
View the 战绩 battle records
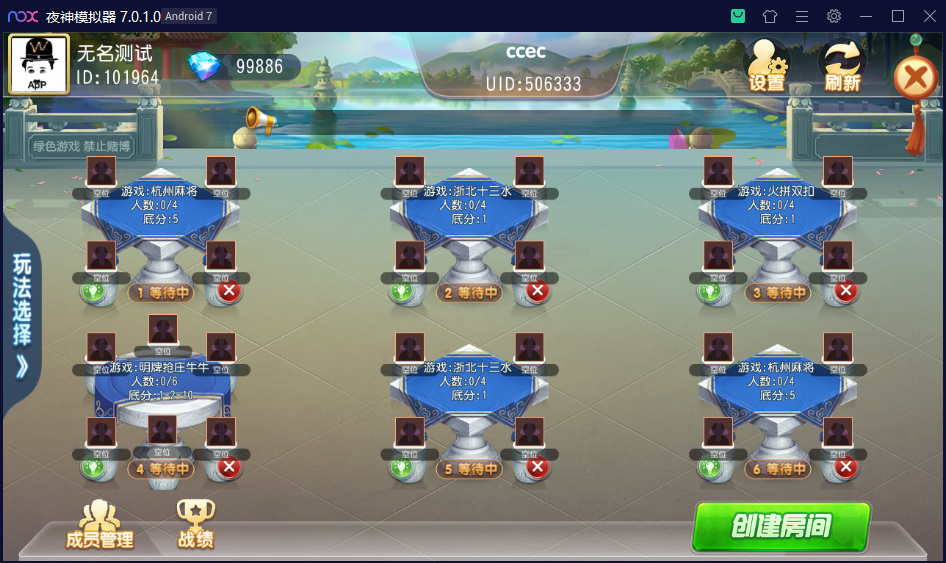coord(196,525)
